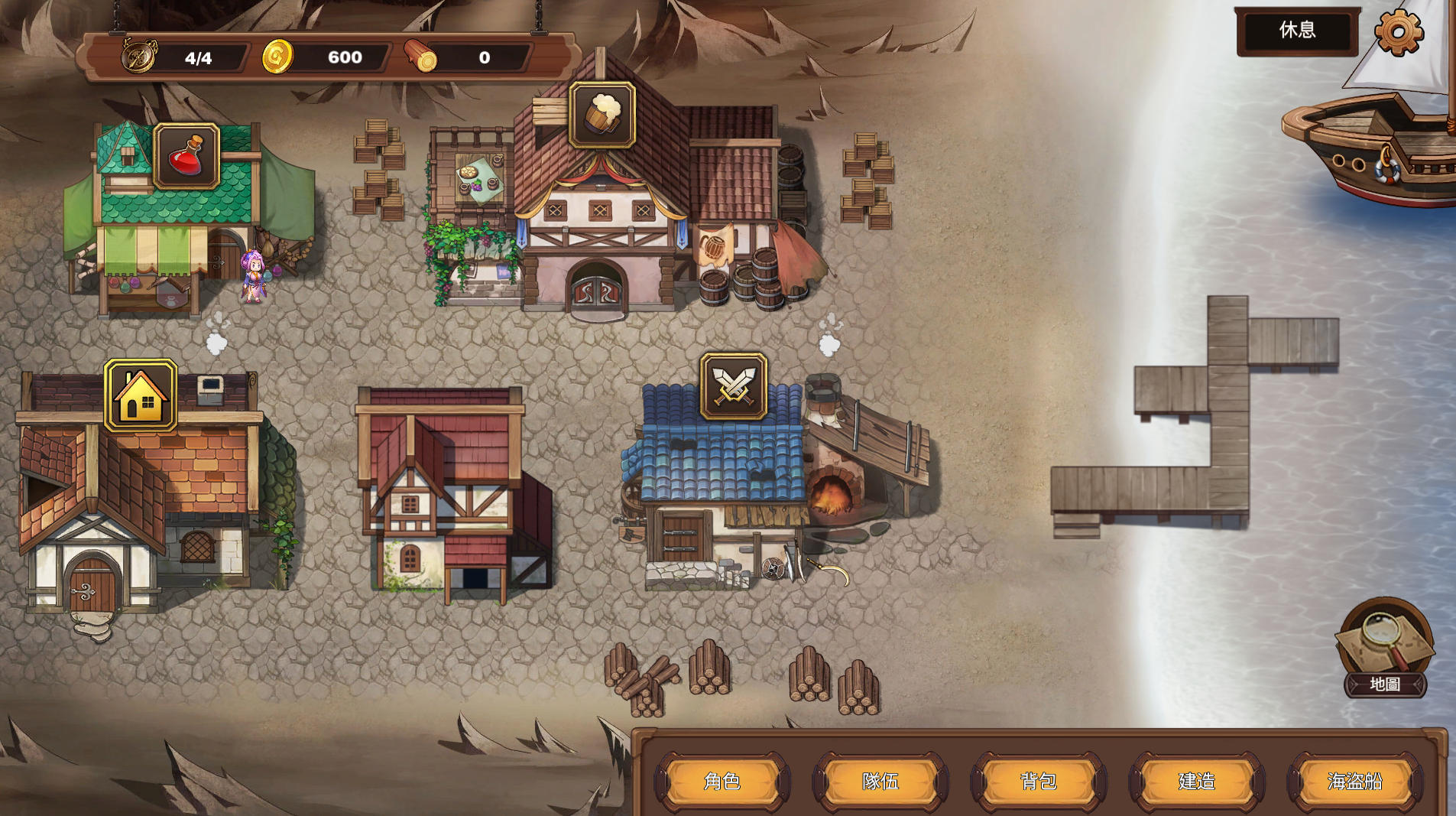This screenshot has width=1456, height=816.
Task: Select the red potion shop icon
Action: point(186,157)
